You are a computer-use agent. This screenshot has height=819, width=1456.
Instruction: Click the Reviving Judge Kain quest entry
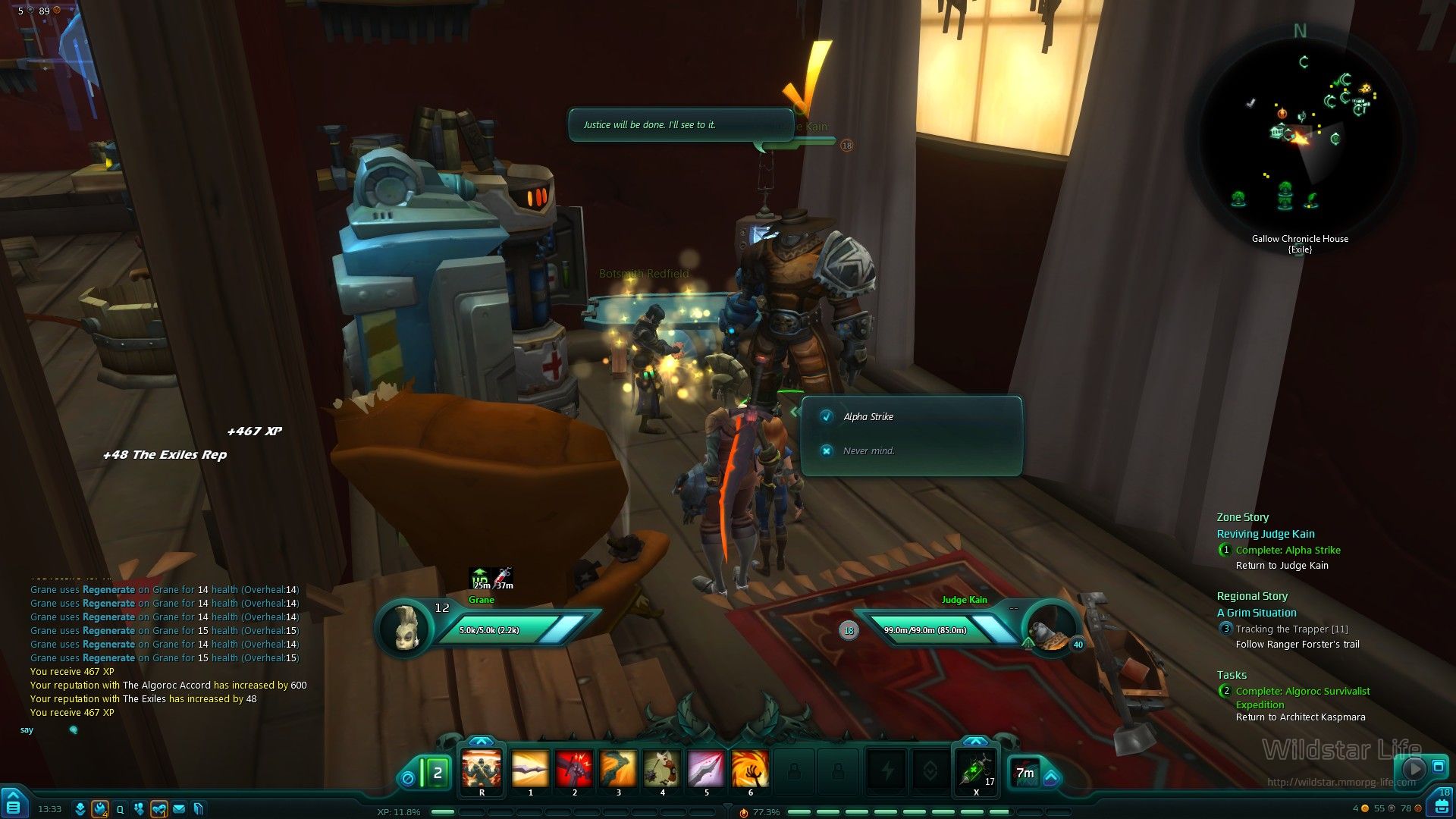[1266, 534]
